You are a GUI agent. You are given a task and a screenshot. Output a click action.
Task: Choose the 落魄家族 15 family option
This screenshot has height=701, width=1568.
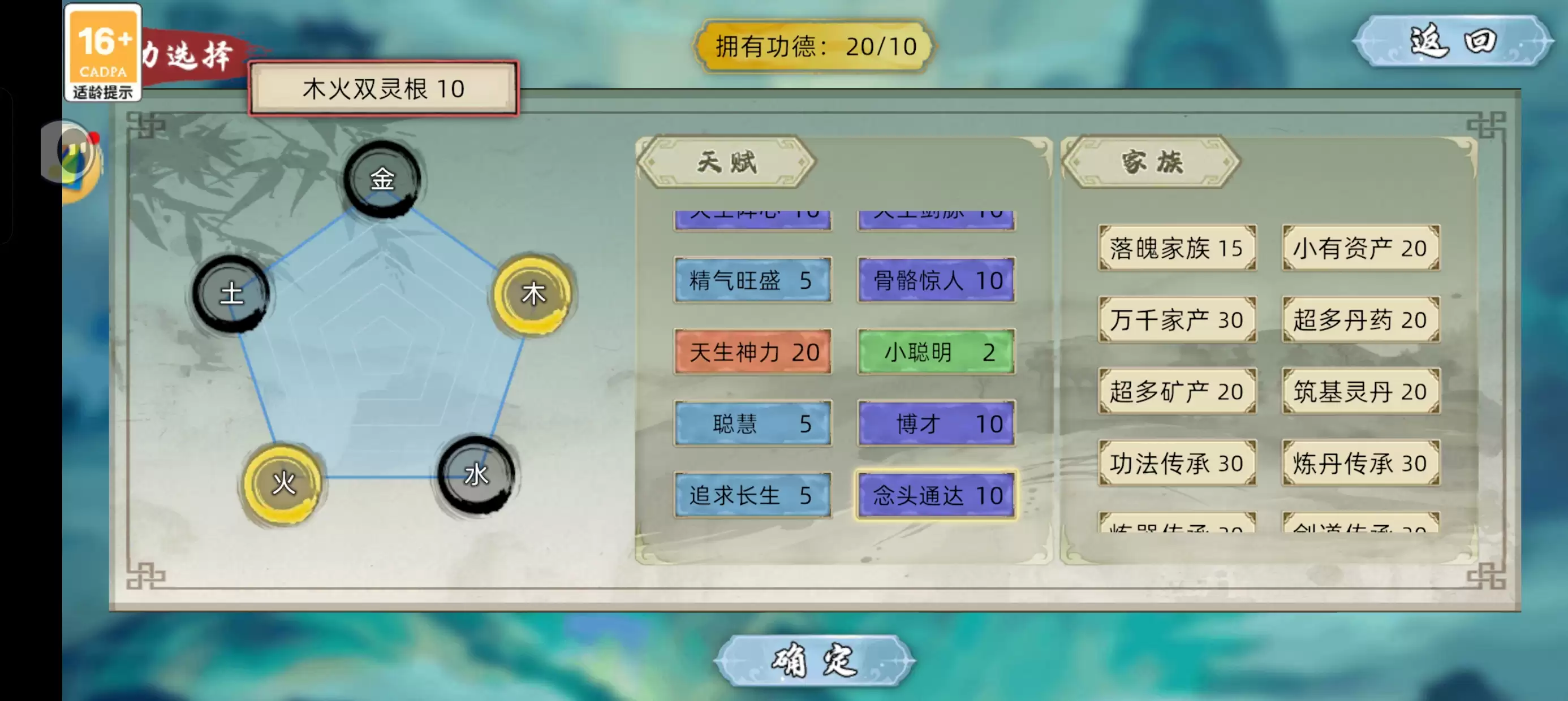(x=1177, y=247)
